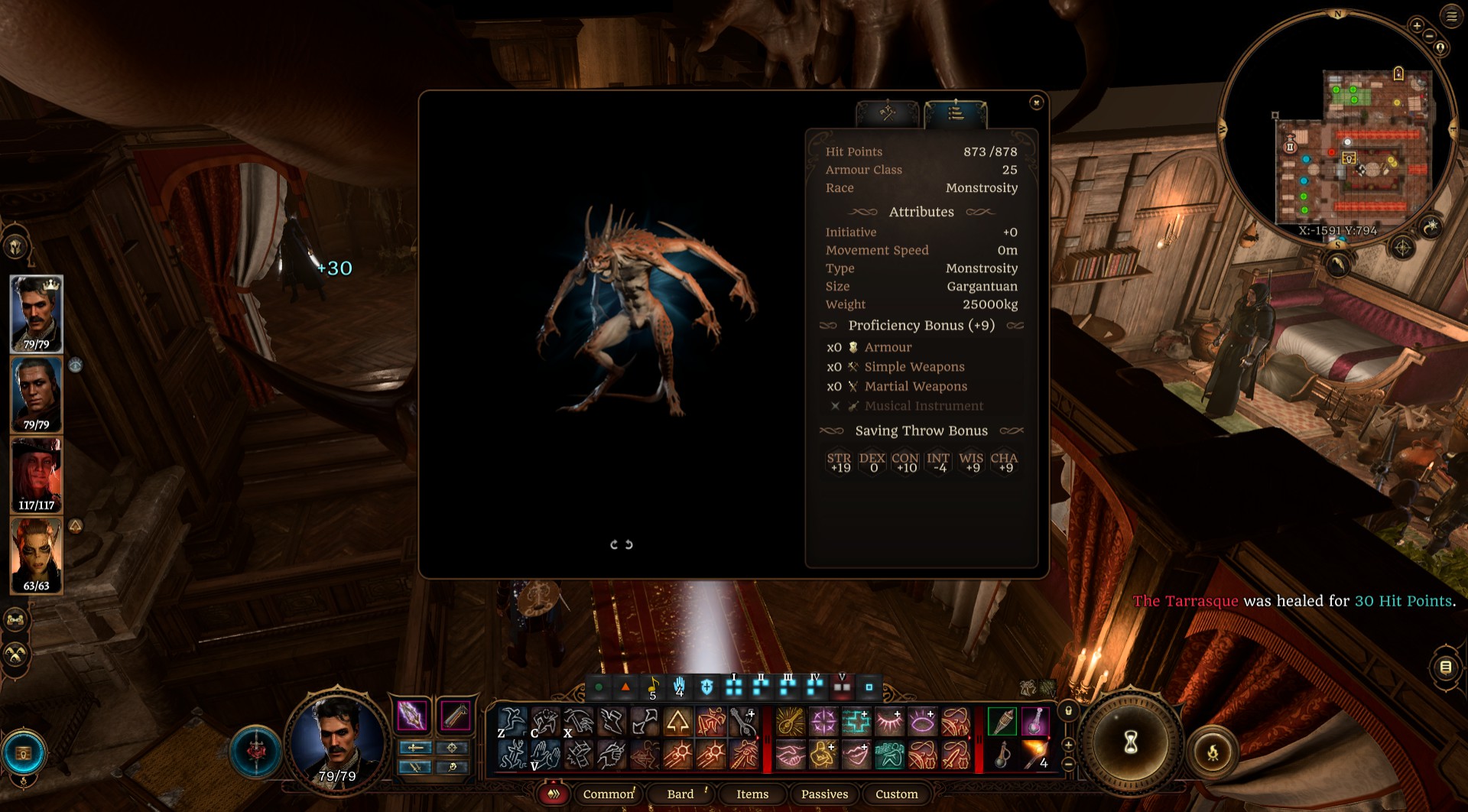Open the Custom hotbar tab
Image resolution: width=1468 pixels, height=812 pixels.
(x=896, y=794)
